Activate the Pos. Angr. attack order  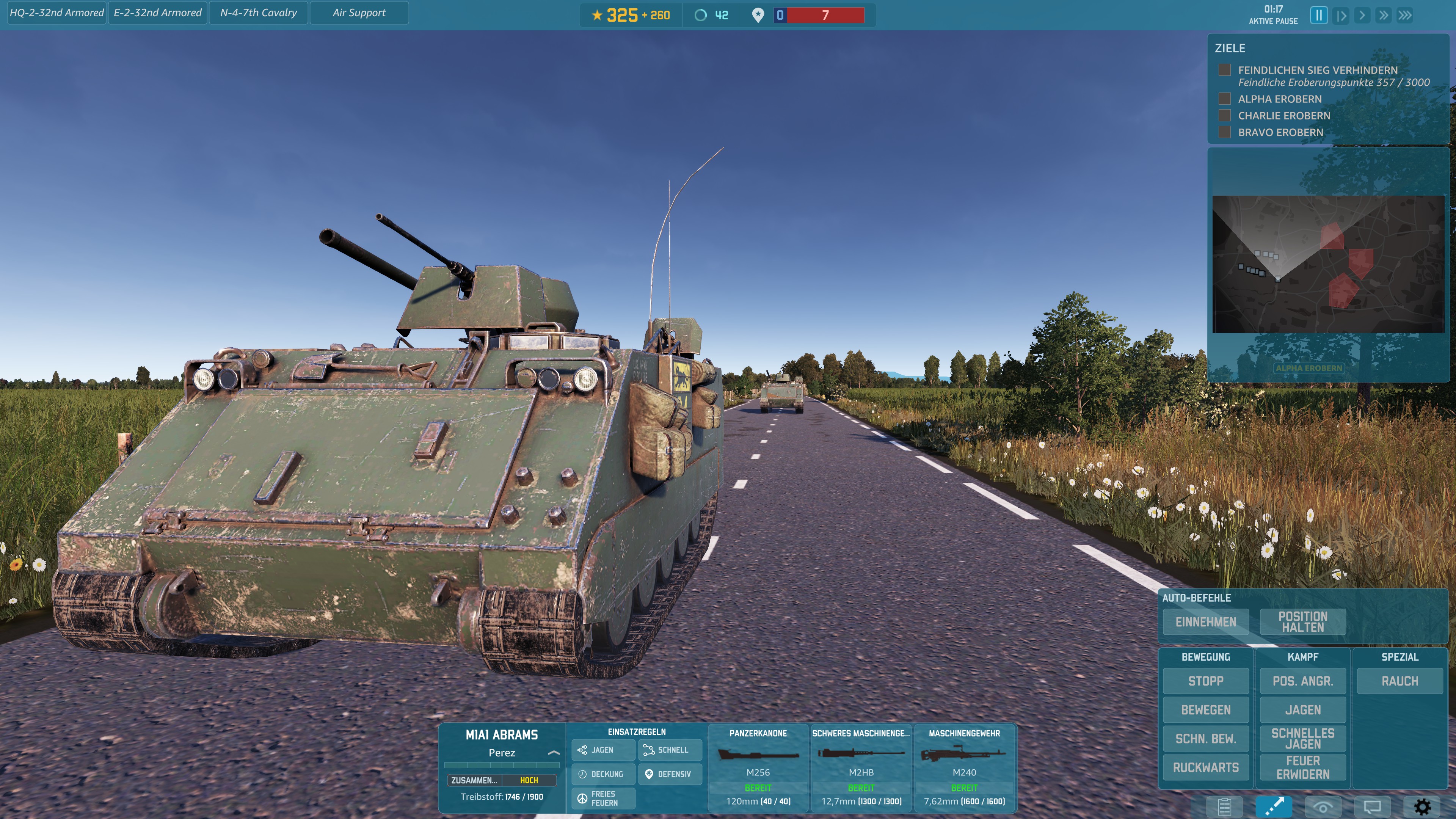point(1302,681)
